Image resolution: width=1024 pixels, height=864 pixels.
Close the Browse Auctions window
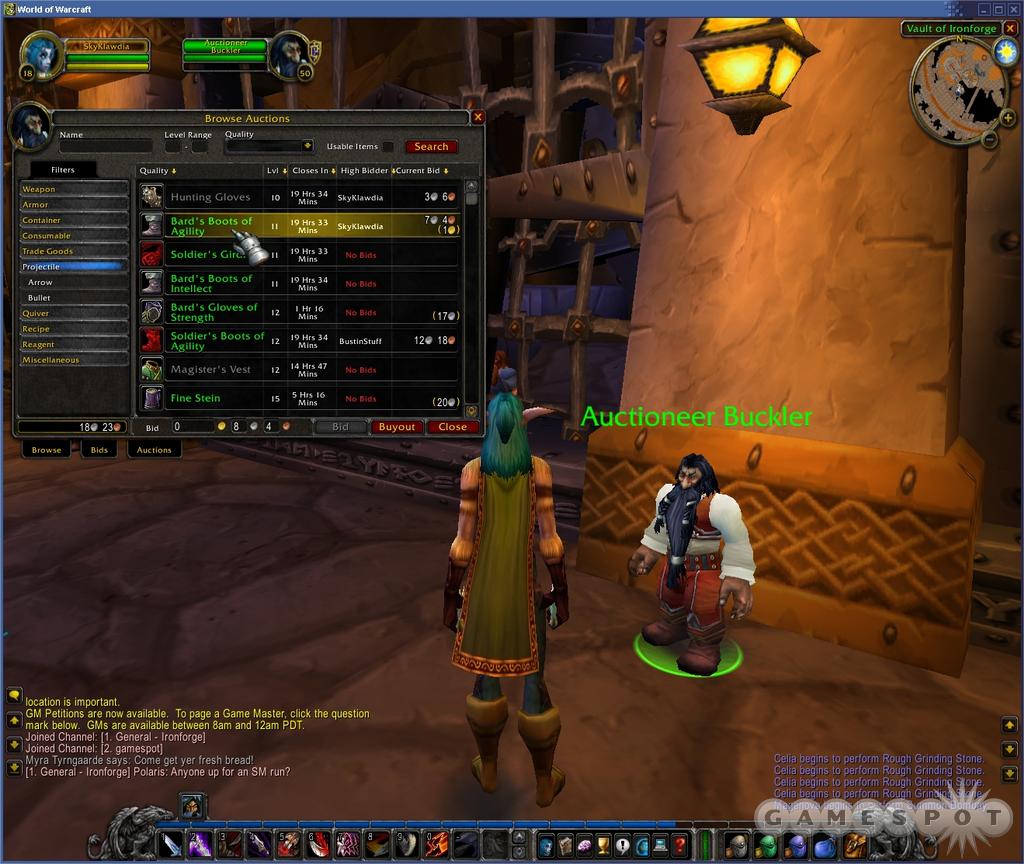(x=478, y=117)
